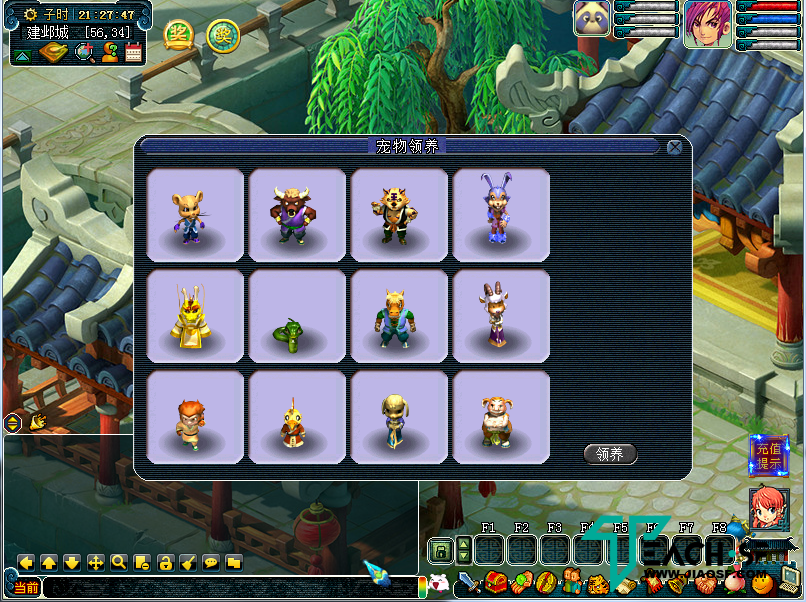
Task: Select the blue rabbit pet
Action: point(501,216)
